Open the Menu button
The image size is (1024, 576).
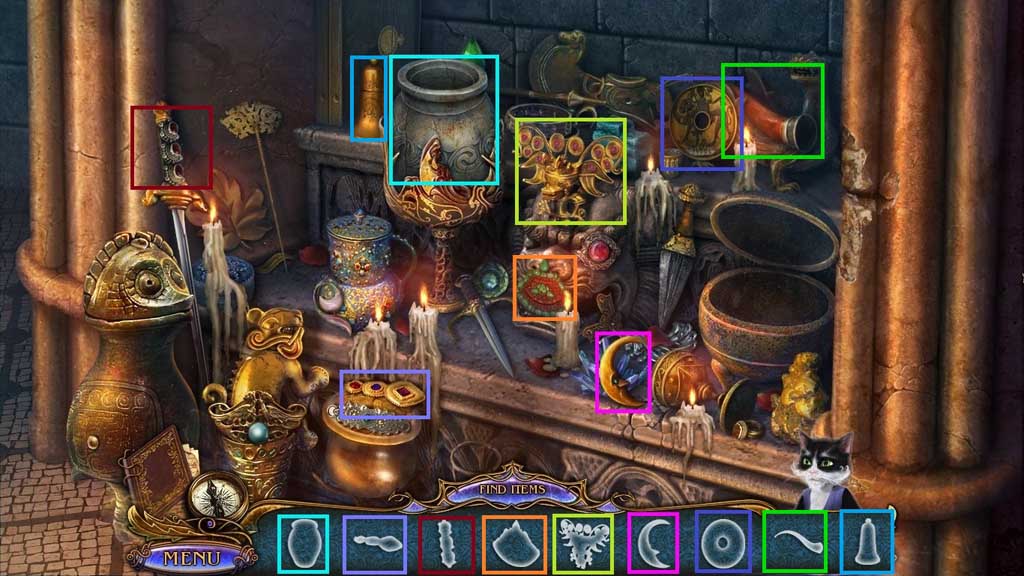pyautogui.click(x=185, y=556)
